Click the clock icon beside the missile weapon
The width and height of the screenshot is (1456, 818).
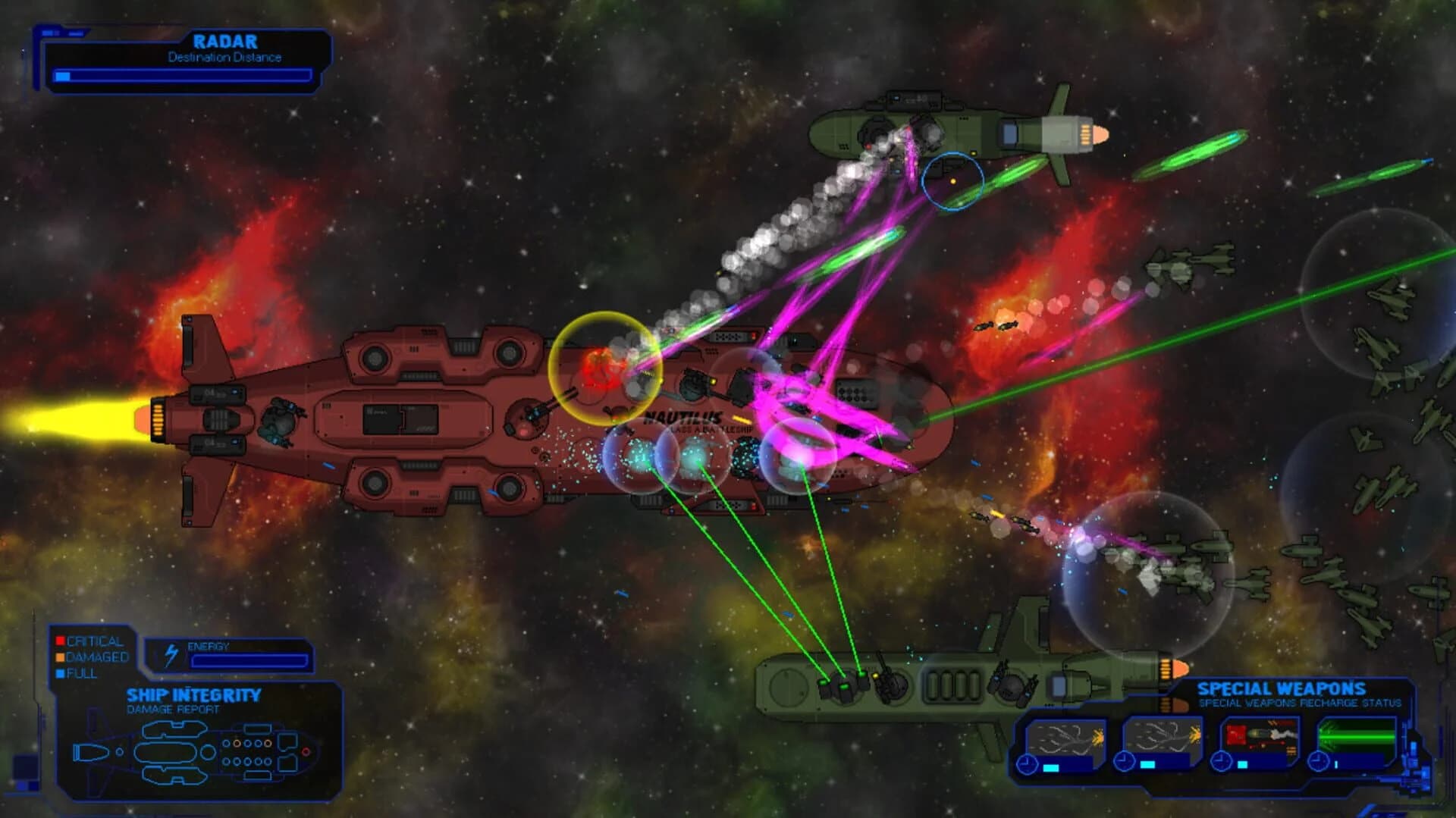[x=1220, y=760]
